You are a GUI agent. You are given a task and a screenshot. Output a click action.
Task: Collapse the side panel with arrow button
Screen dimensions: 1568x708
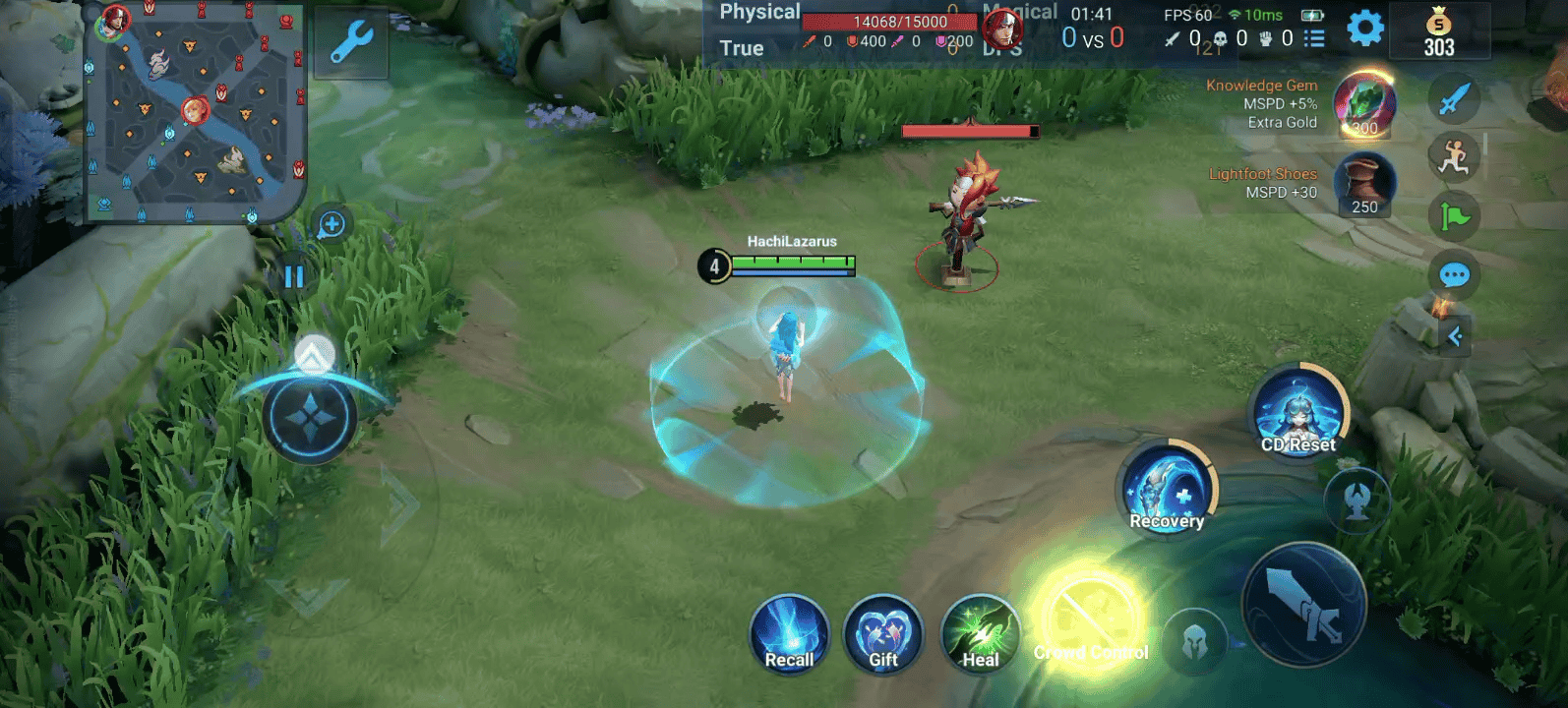[1455, 336]
